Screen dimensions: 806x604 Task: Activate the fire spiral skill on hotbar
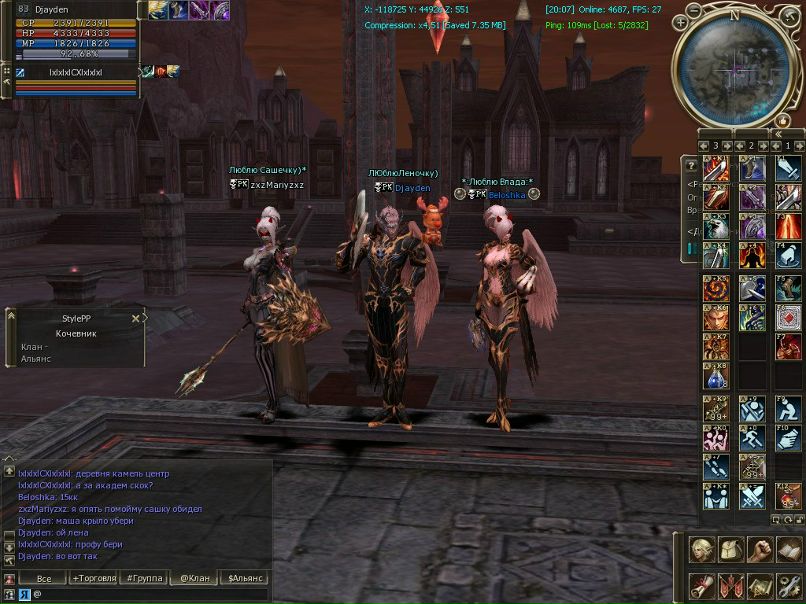click(716, 288)
